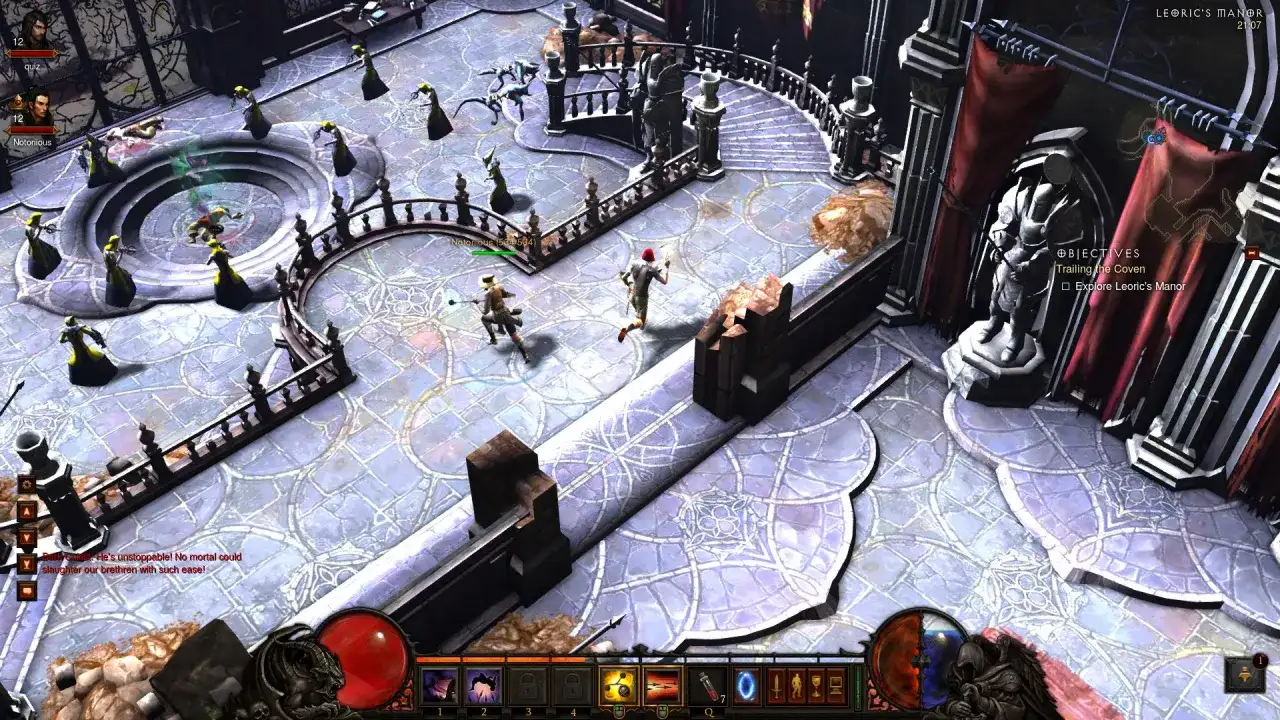Image resolution: width=1280 pixels, height=720 pixels.
Task: Click the red health globe
Action: (363, 664)
